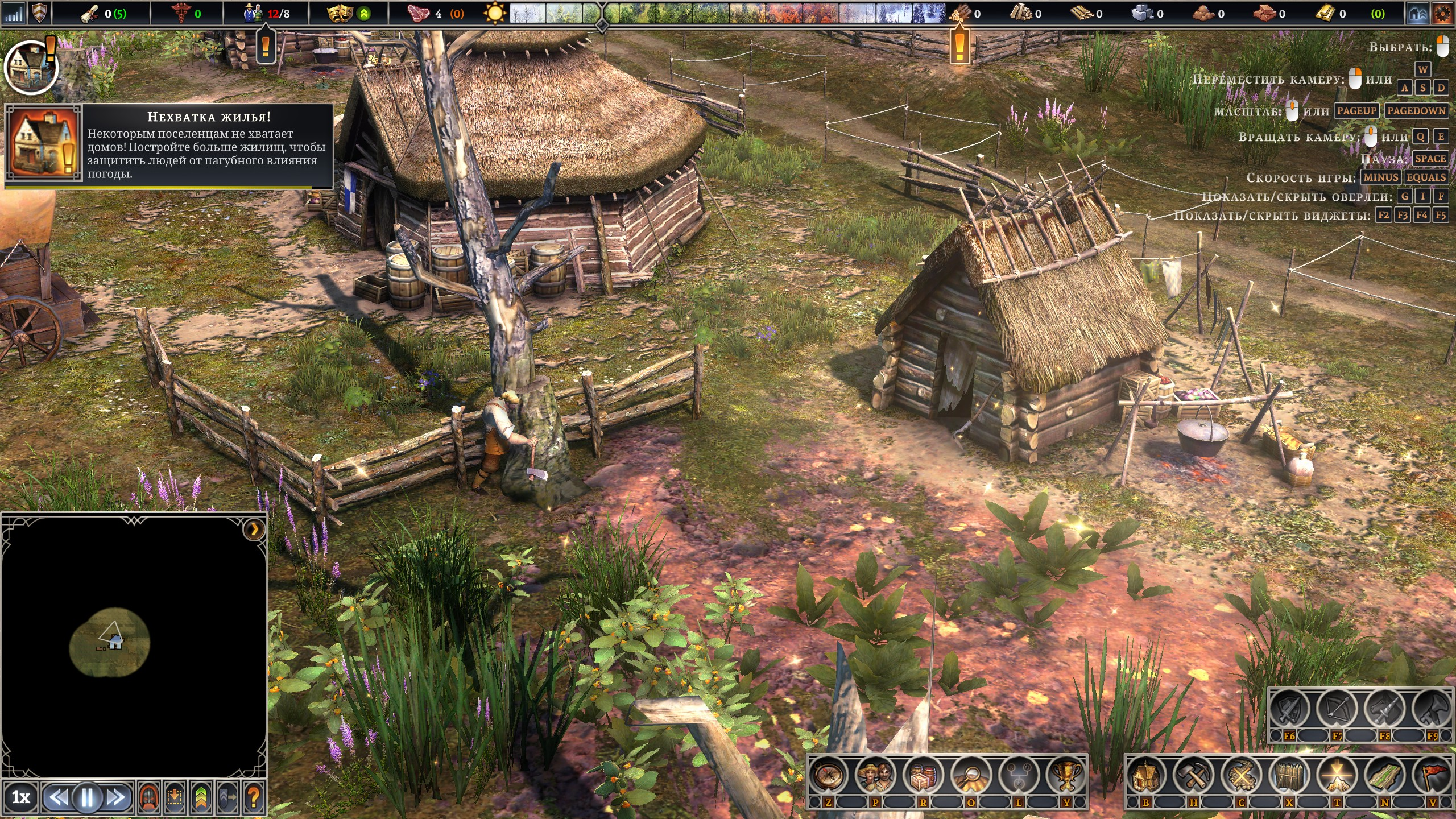Slow down game speed with rewind arrows
The height and width of the screenshot is (819, 1456).
pyautogui.click(x=59, y=797)
